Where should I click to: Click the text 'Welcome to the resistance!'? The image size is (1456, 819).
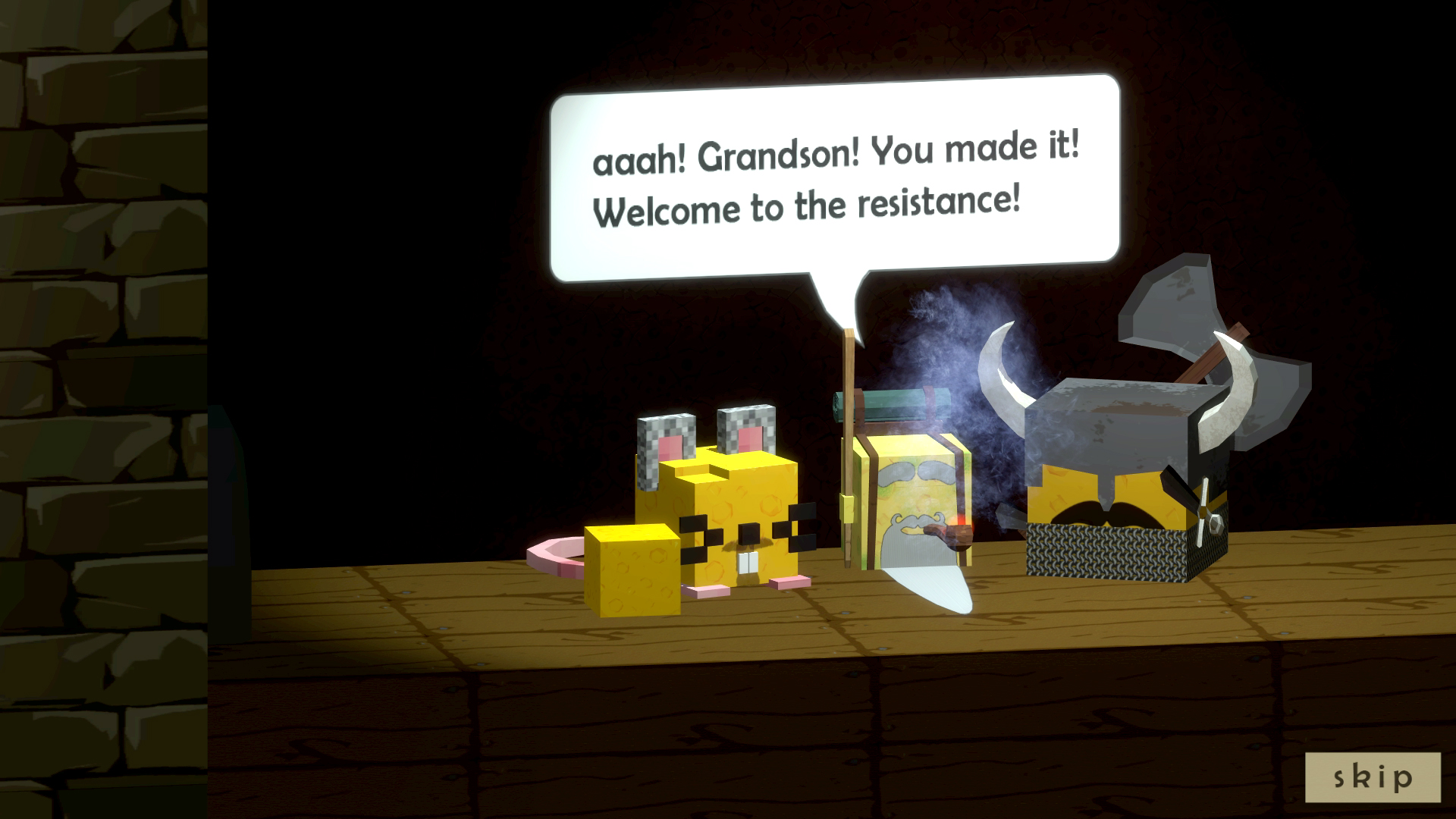pos(808,203)
